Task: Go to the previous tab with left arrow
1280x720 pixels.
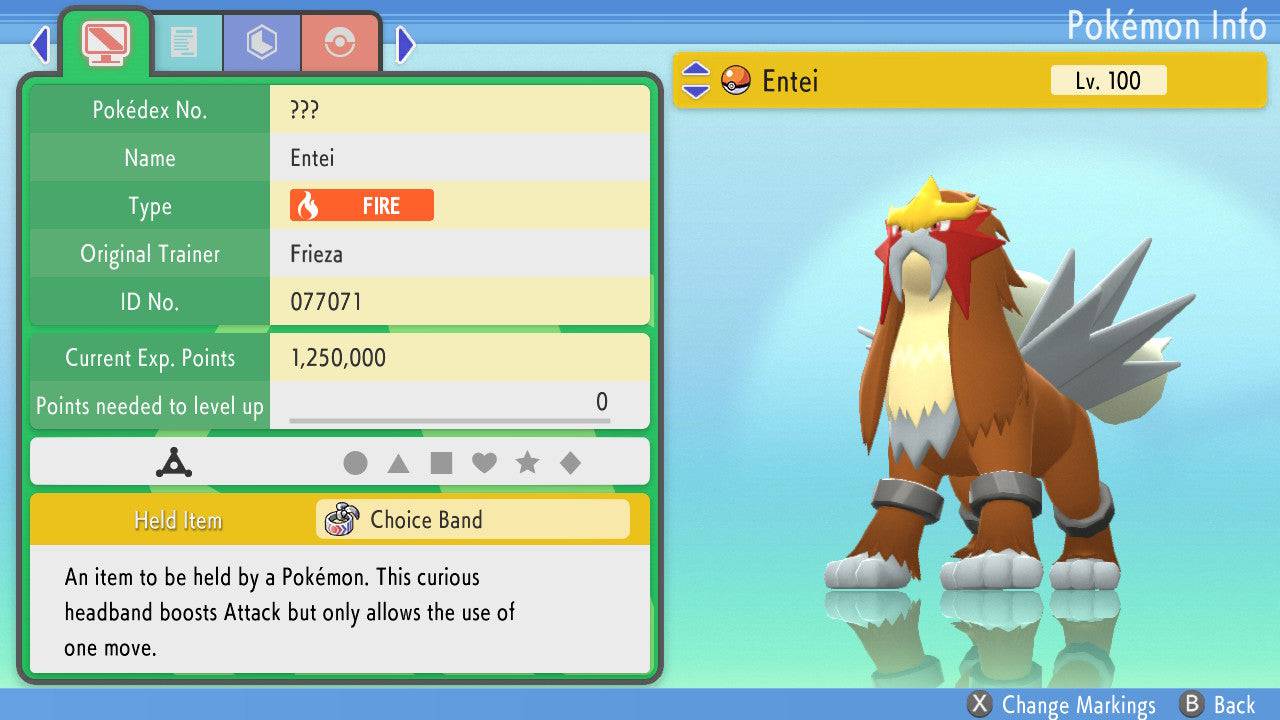Action: (40, 44)
